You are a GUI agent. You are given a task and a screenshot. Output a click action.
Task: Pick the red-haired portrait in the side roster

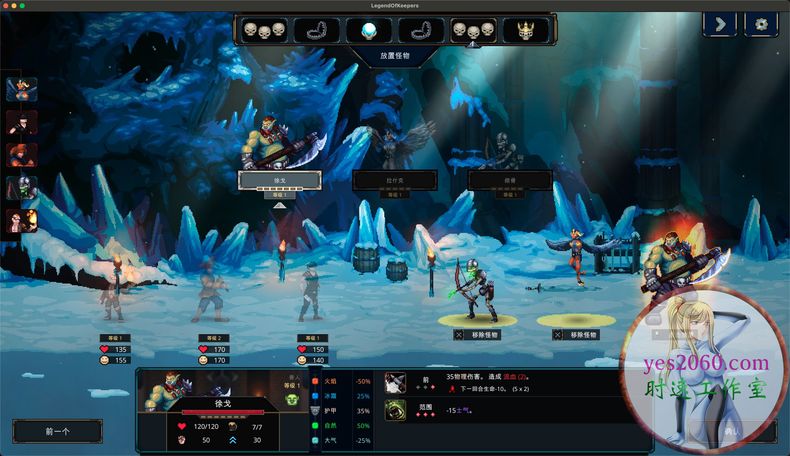click(x=21, y=155)
